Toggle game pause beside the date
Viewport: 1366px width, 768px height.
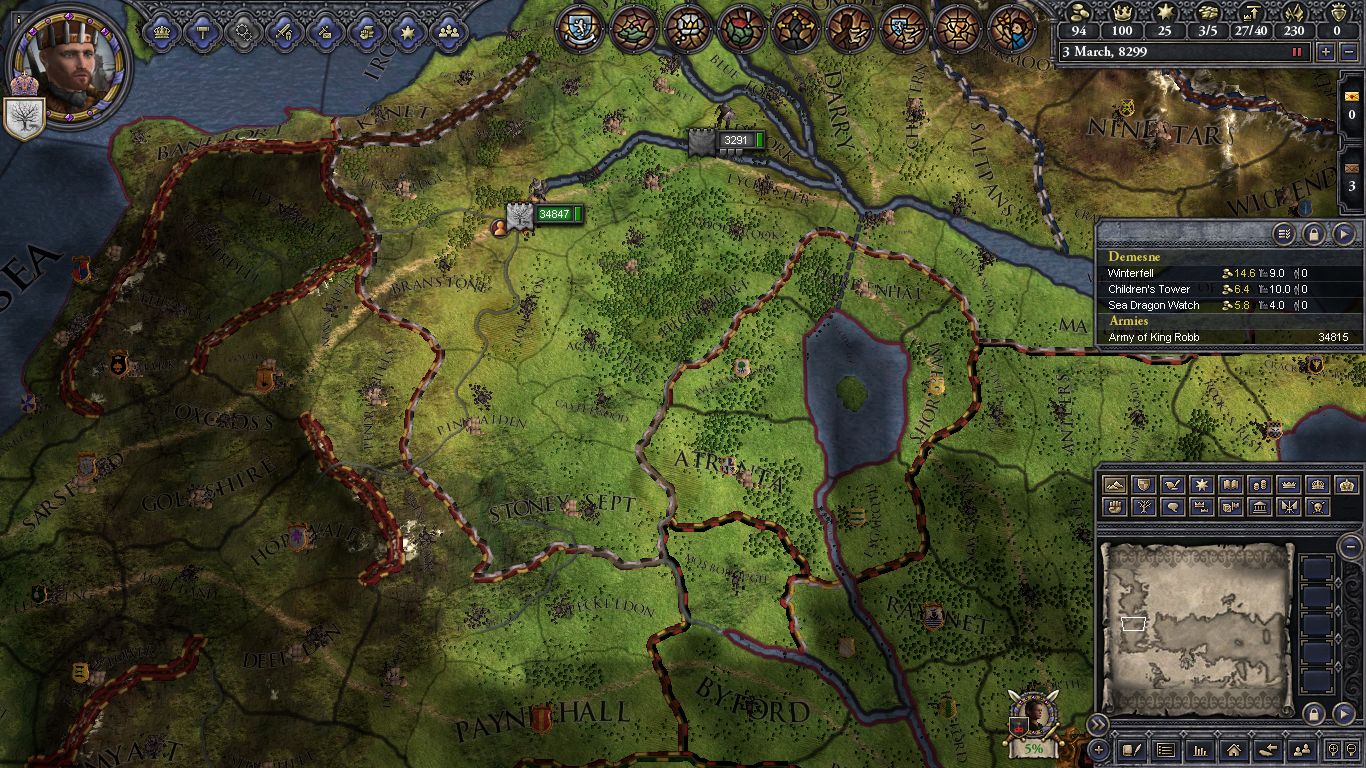1298,52
